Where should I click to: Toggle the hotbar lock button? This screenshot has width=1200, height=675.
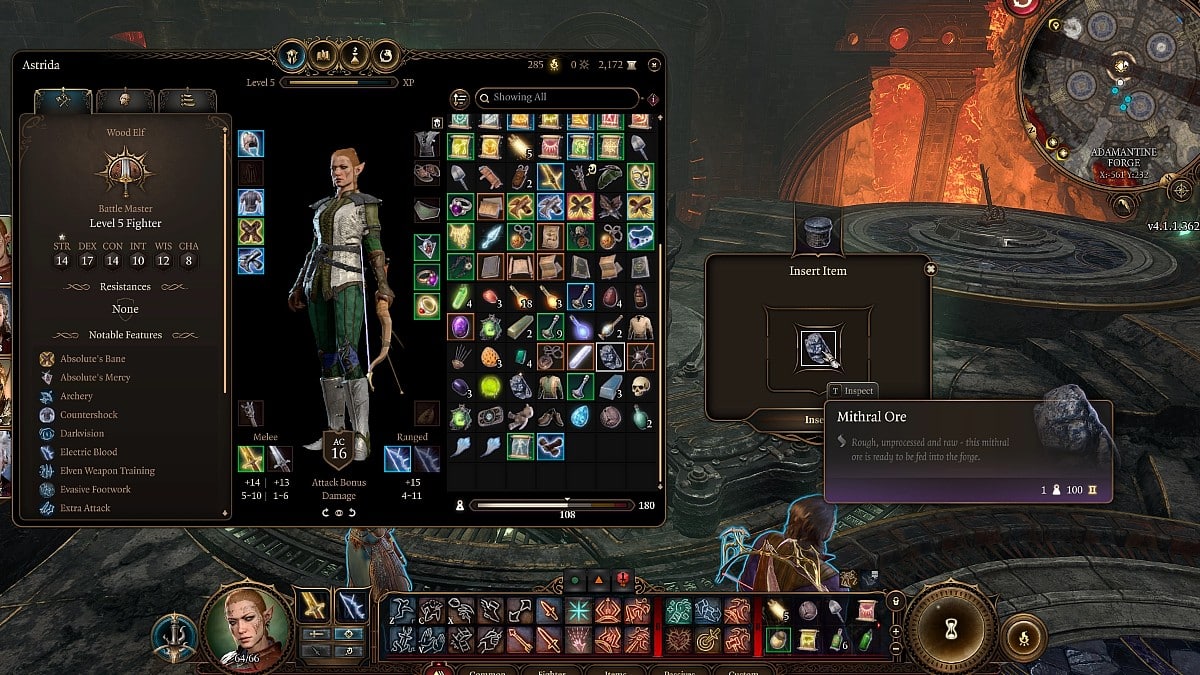pyautogui.click(x=896, y=601)
